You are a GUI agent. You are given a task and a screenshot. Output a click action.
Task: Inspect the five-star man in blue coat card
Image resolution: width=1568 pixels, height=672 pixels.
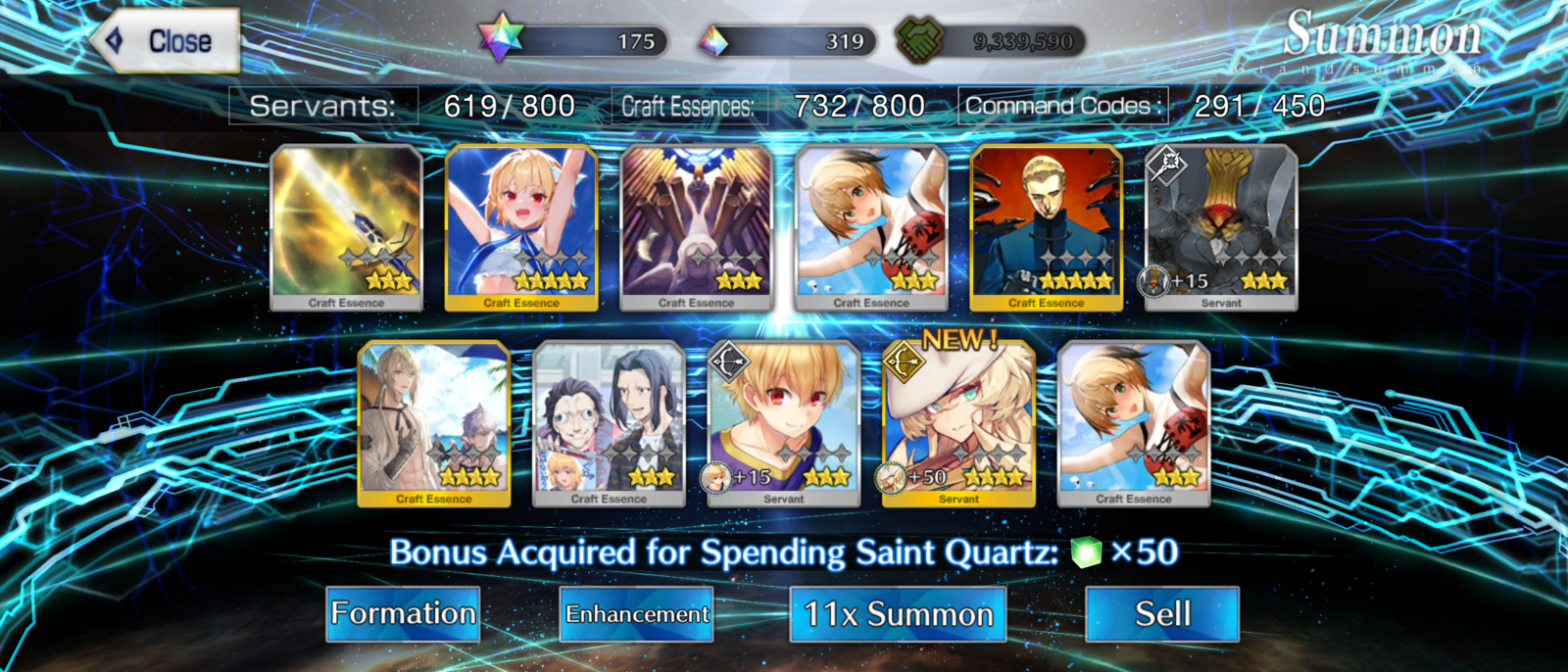[x=1046, y=227]
